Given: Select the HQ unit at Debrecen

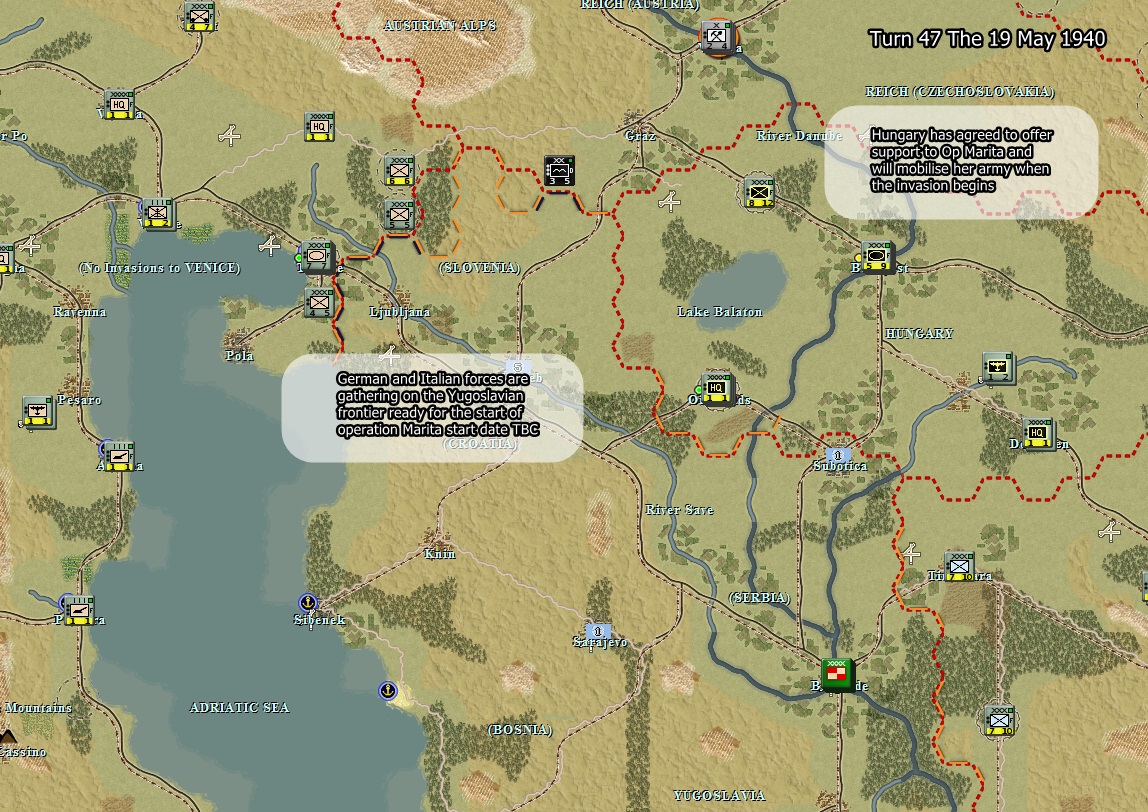Looking at the screenshot, I should 1037,433.
